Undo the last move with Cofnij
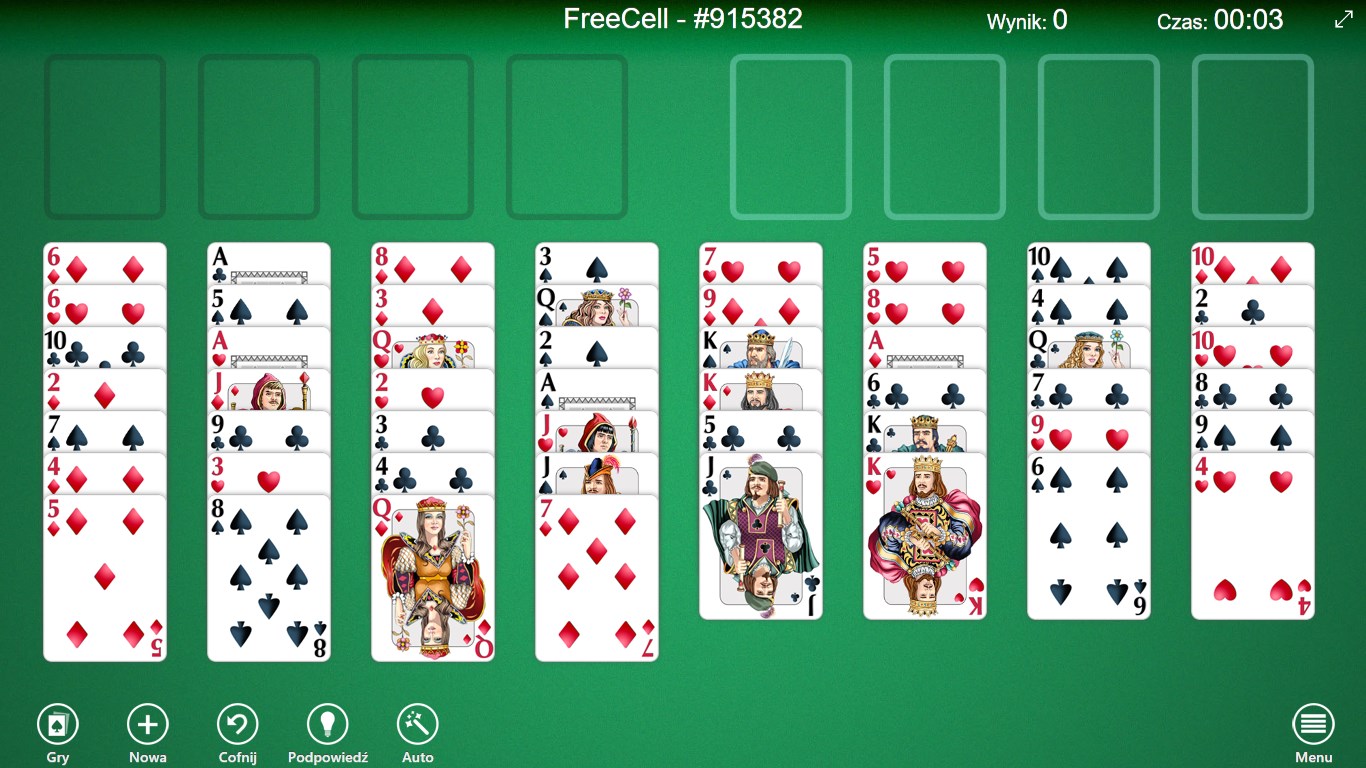 (x=237, y=722)
